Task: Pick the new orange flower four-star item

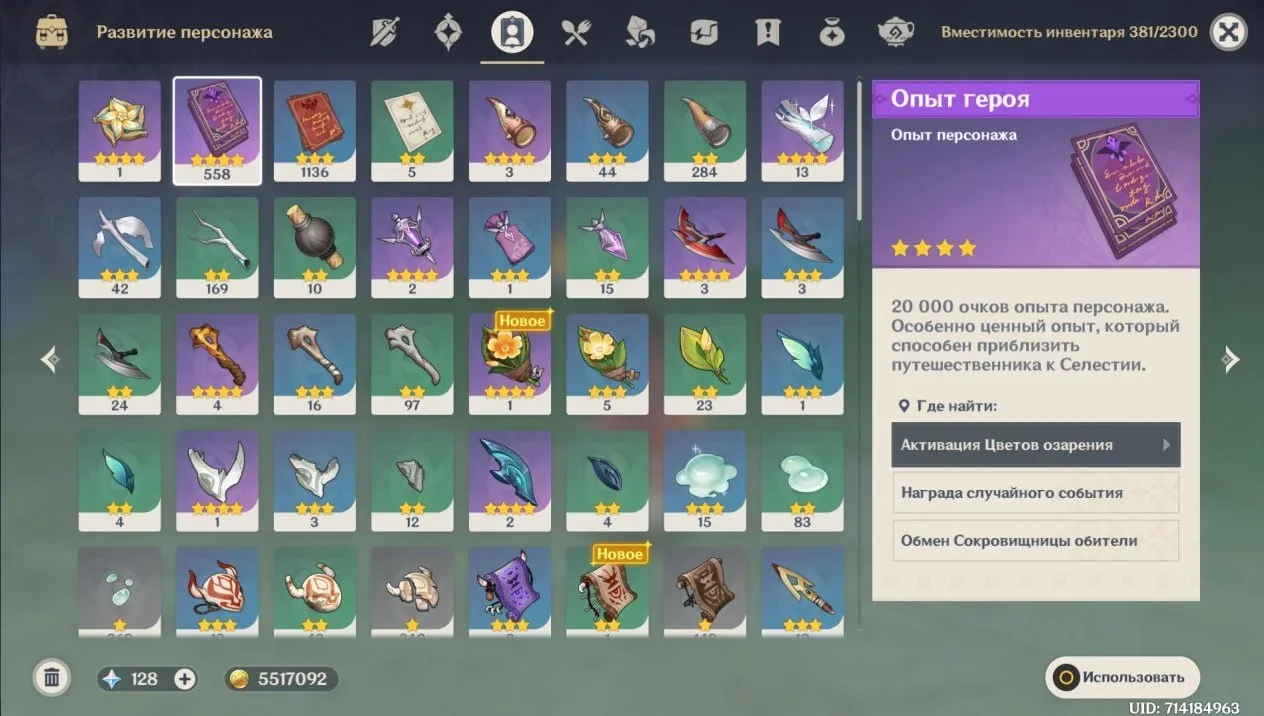Action: pyautogui.click(x=510, y=363)
